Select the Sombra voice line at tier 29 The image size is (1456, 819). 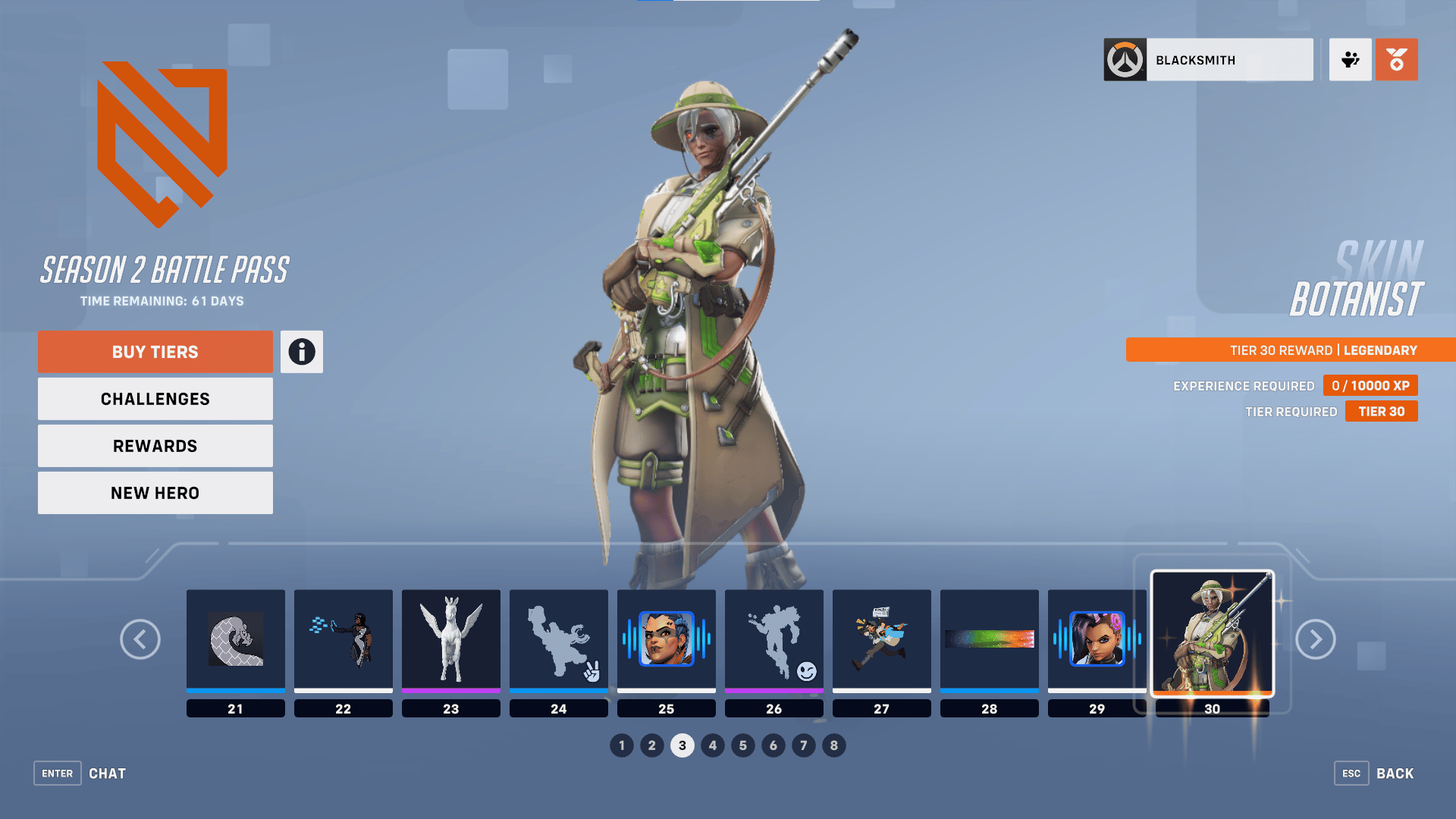tap(1097, 639)
